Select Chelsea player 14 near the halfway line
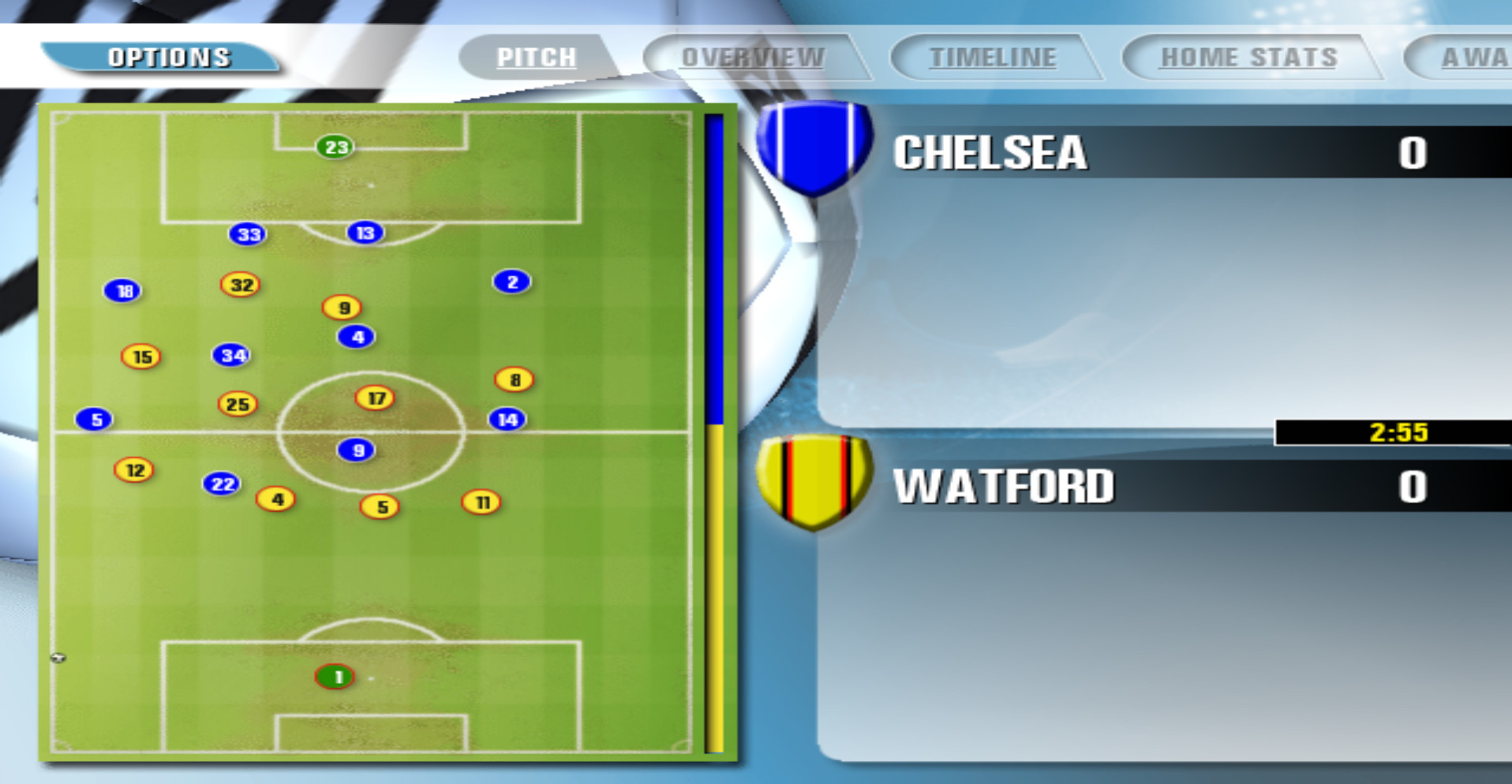This screenshot has width=1512, height=784. coord(508,419)
